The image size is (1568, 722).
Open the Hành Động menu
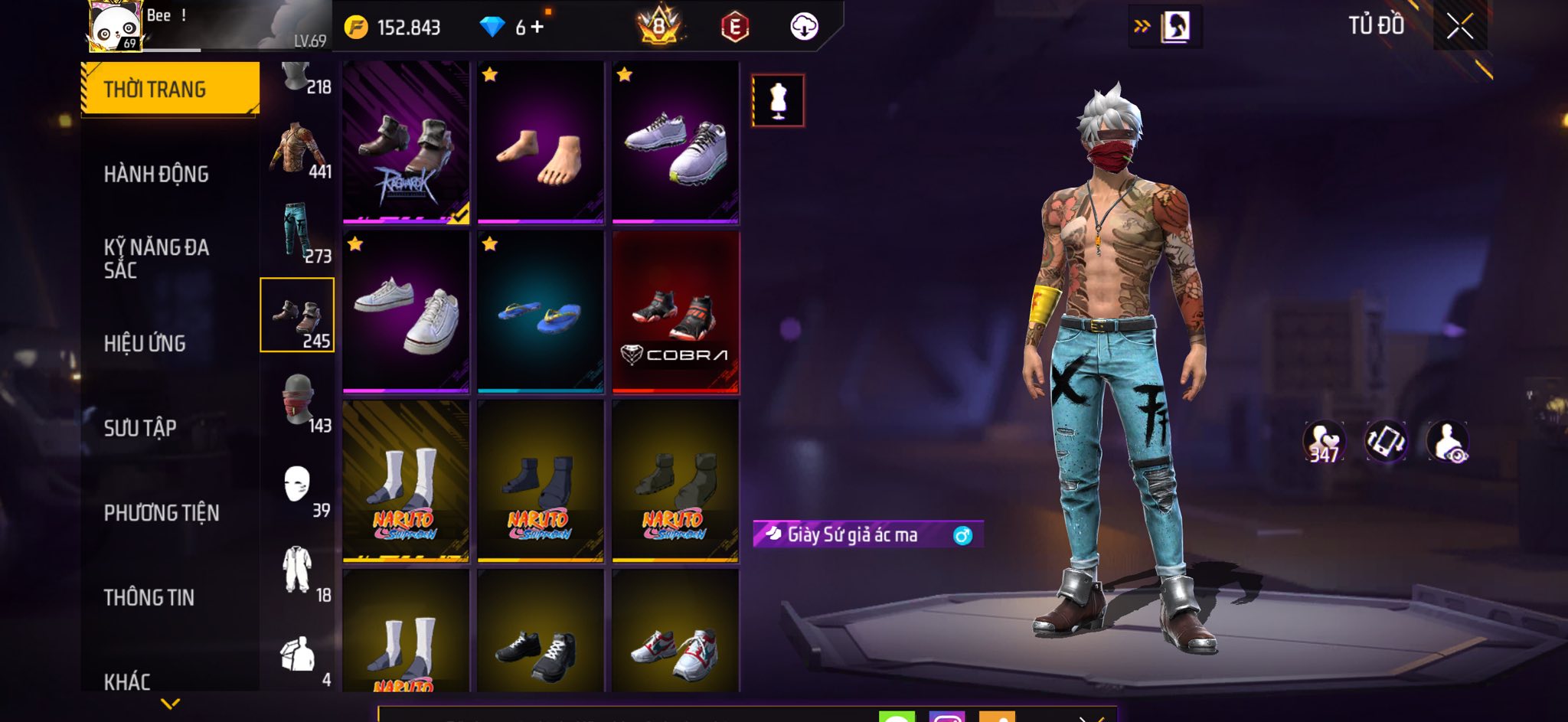pyautogui.click(x=156, y=175)
